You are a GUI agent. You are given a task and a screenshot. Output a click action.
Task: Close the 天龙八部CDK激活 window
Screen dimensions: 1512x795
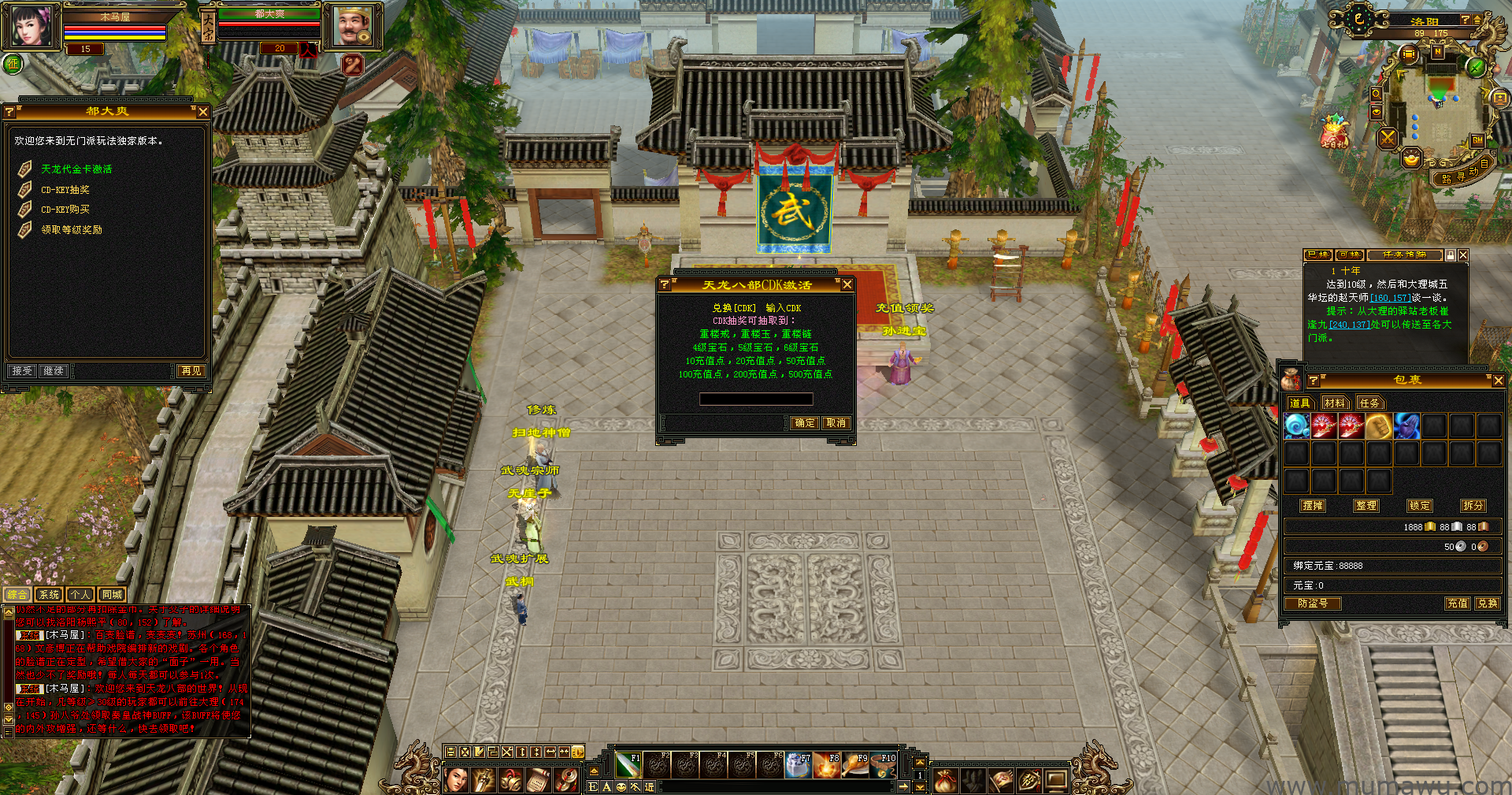pos(847,284)
